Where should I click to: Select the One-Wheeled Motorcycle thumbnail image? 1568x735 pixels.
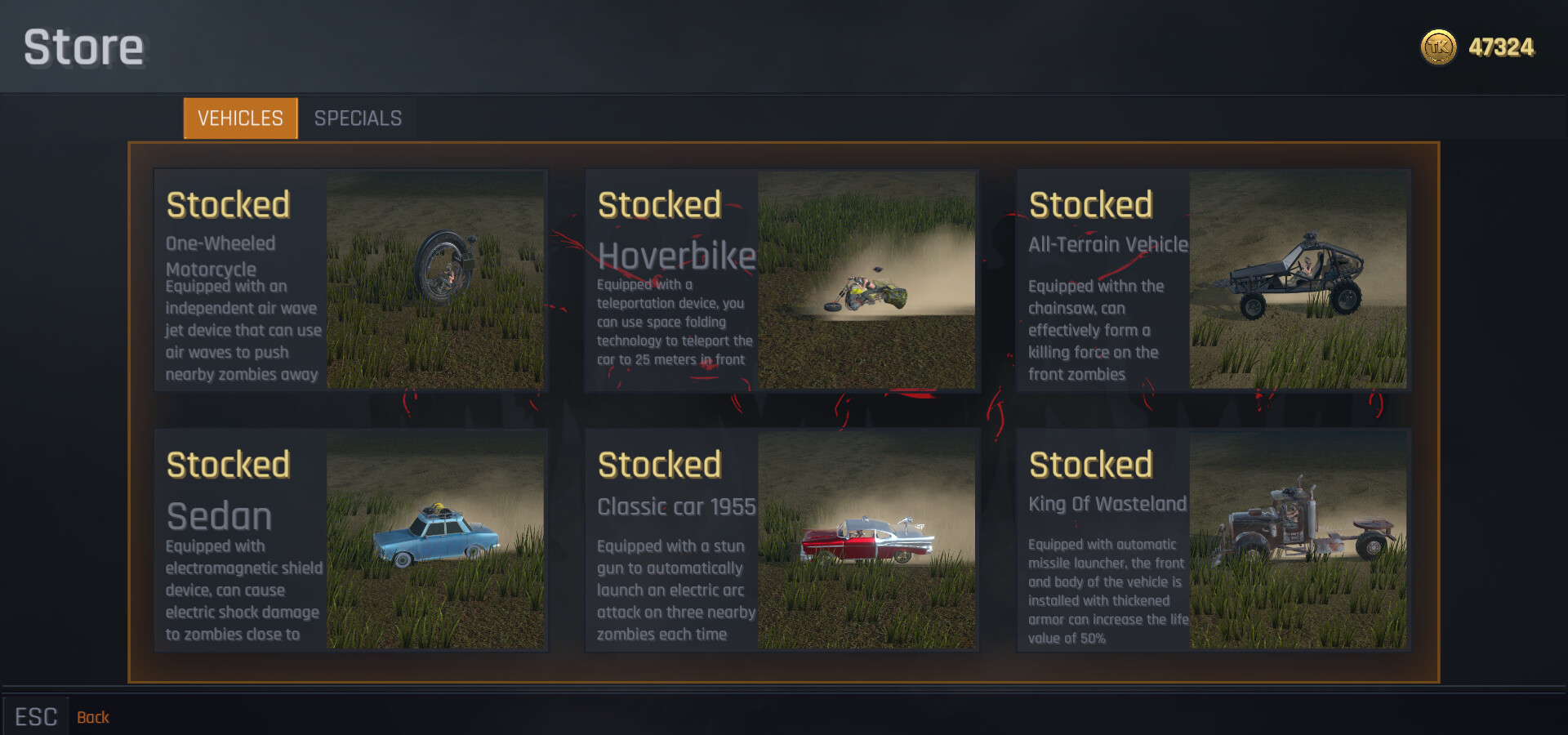[x=437, y=280]
